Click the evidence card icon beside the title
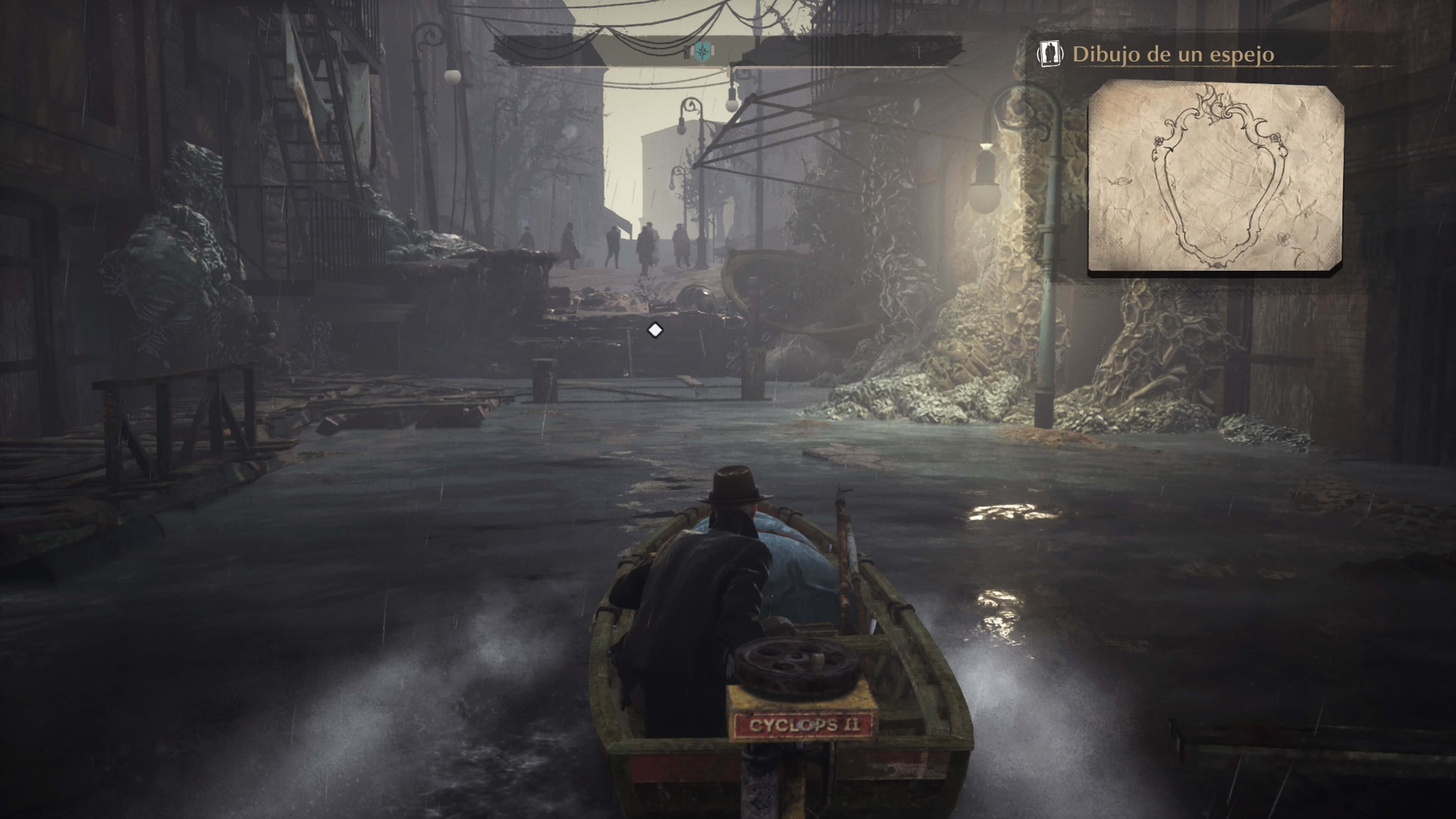This screenshot has width=1456, height=819. click(1050, 54)
